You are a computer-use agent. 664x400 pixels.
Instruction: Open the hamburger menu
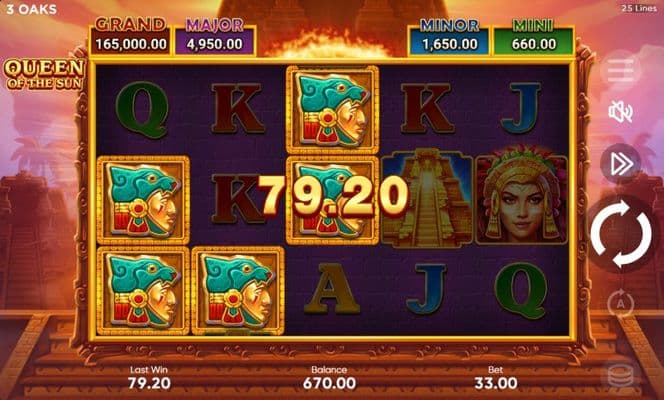coord(620,69)
